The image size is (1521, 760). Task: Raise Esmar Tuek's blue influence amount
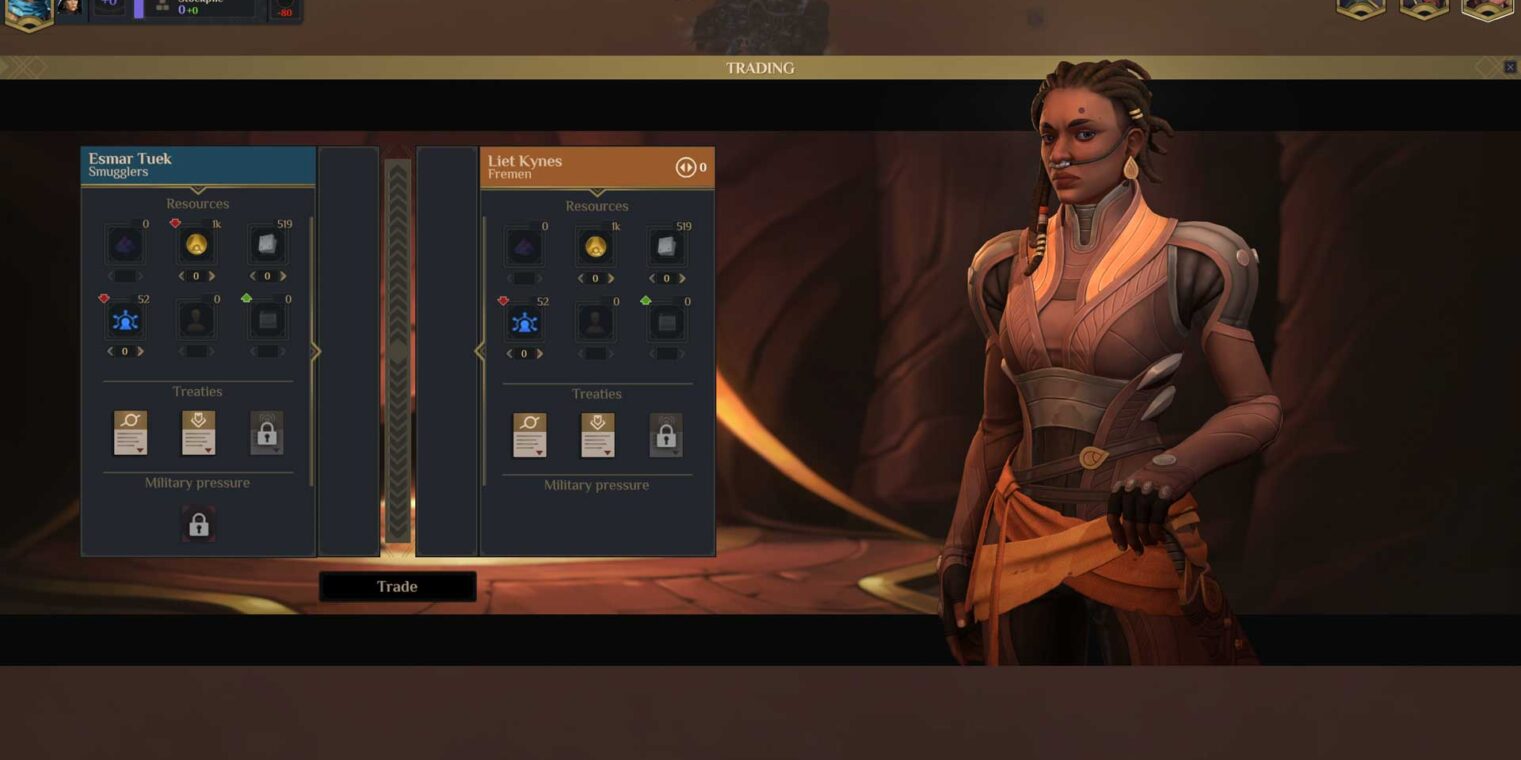coord(140,352)
